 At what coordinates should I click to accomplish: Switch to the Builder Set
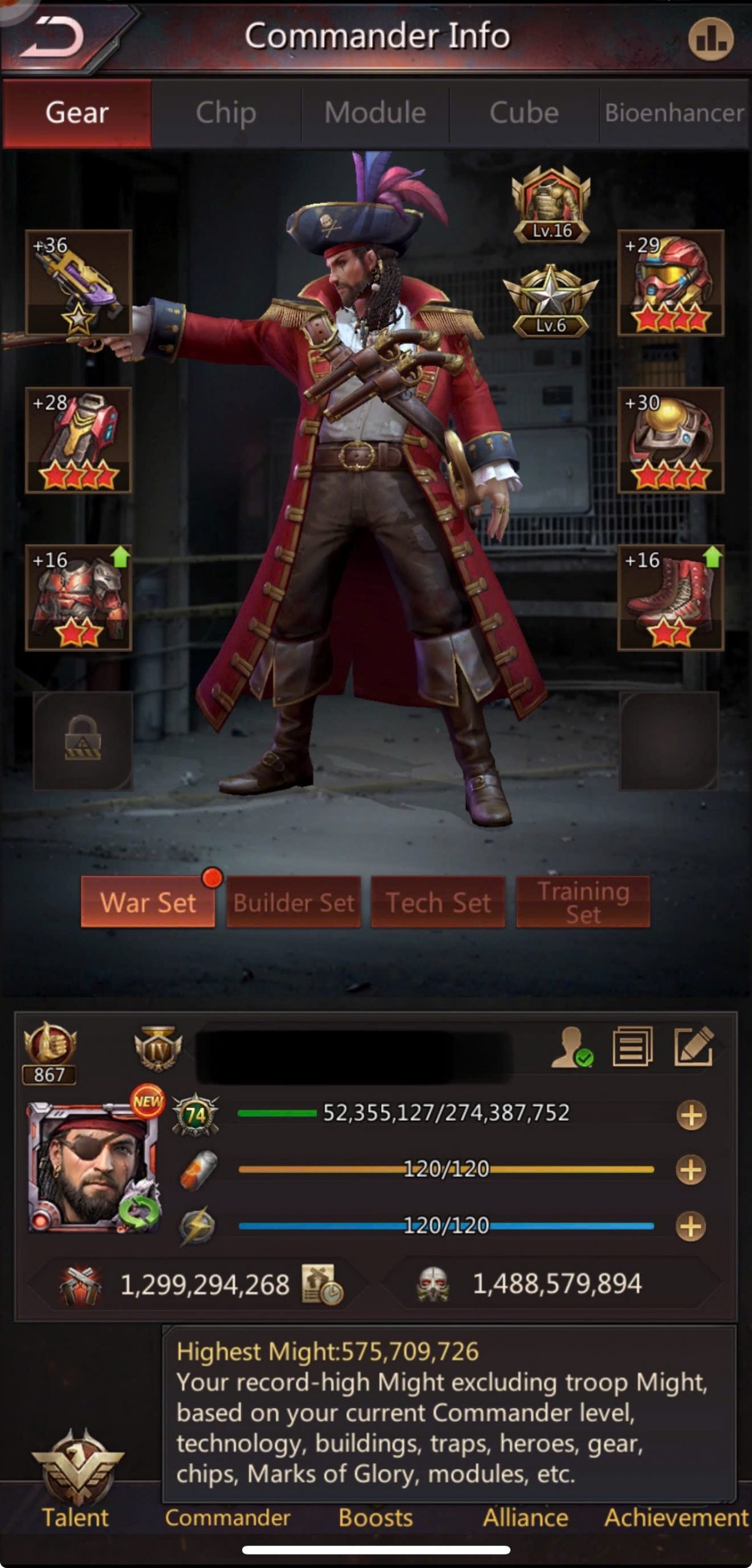coord(294,902)
